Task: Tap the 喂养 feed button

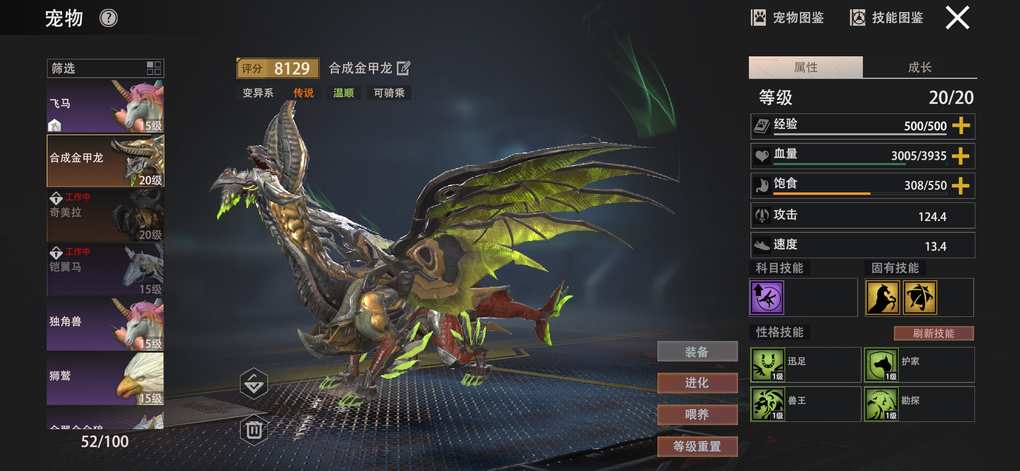Action: 697,414
